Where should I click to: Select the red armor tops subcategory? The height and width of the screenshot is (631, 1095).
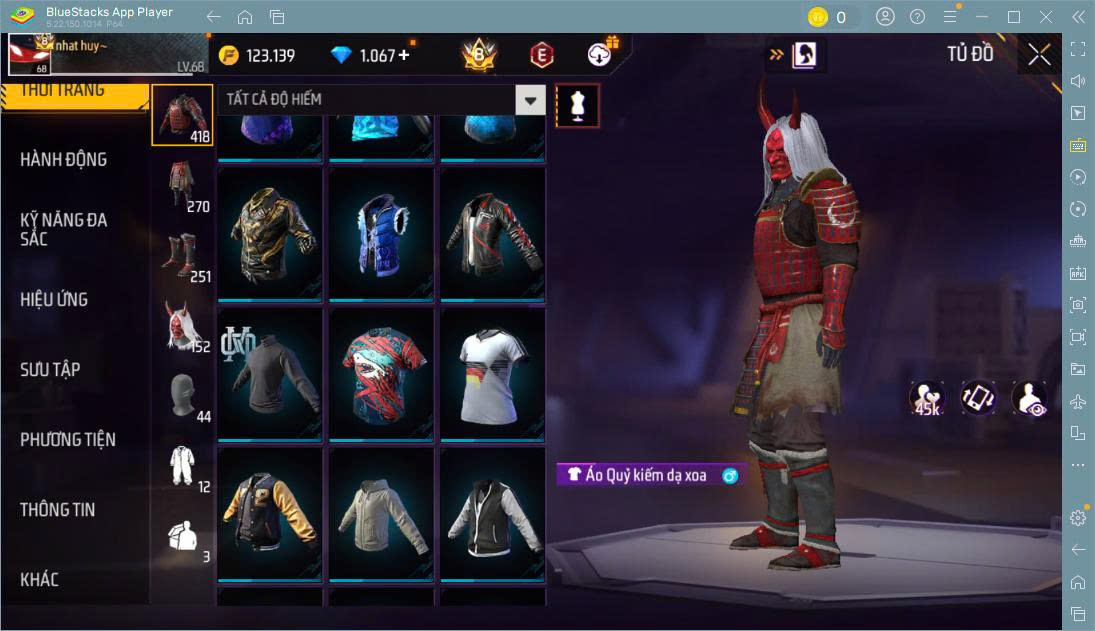coord(182,115)
